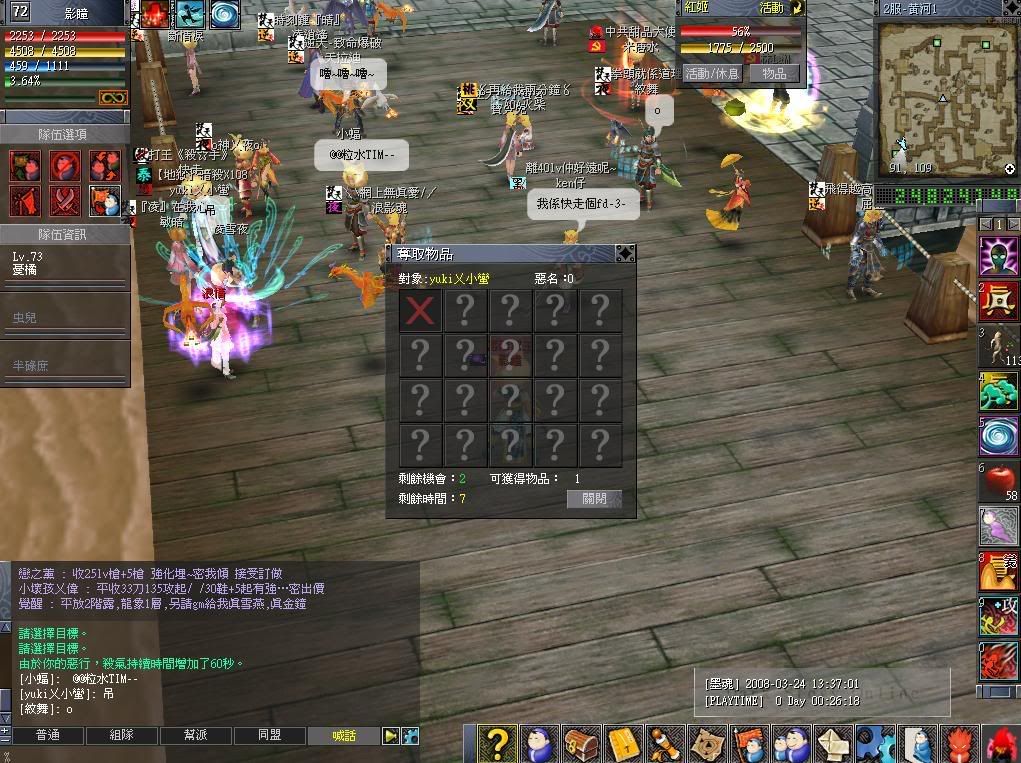The width and height of the screenshot is (1021, 763).
Task: Activate the blue swirl skill in slot 5
Action: 998,437
